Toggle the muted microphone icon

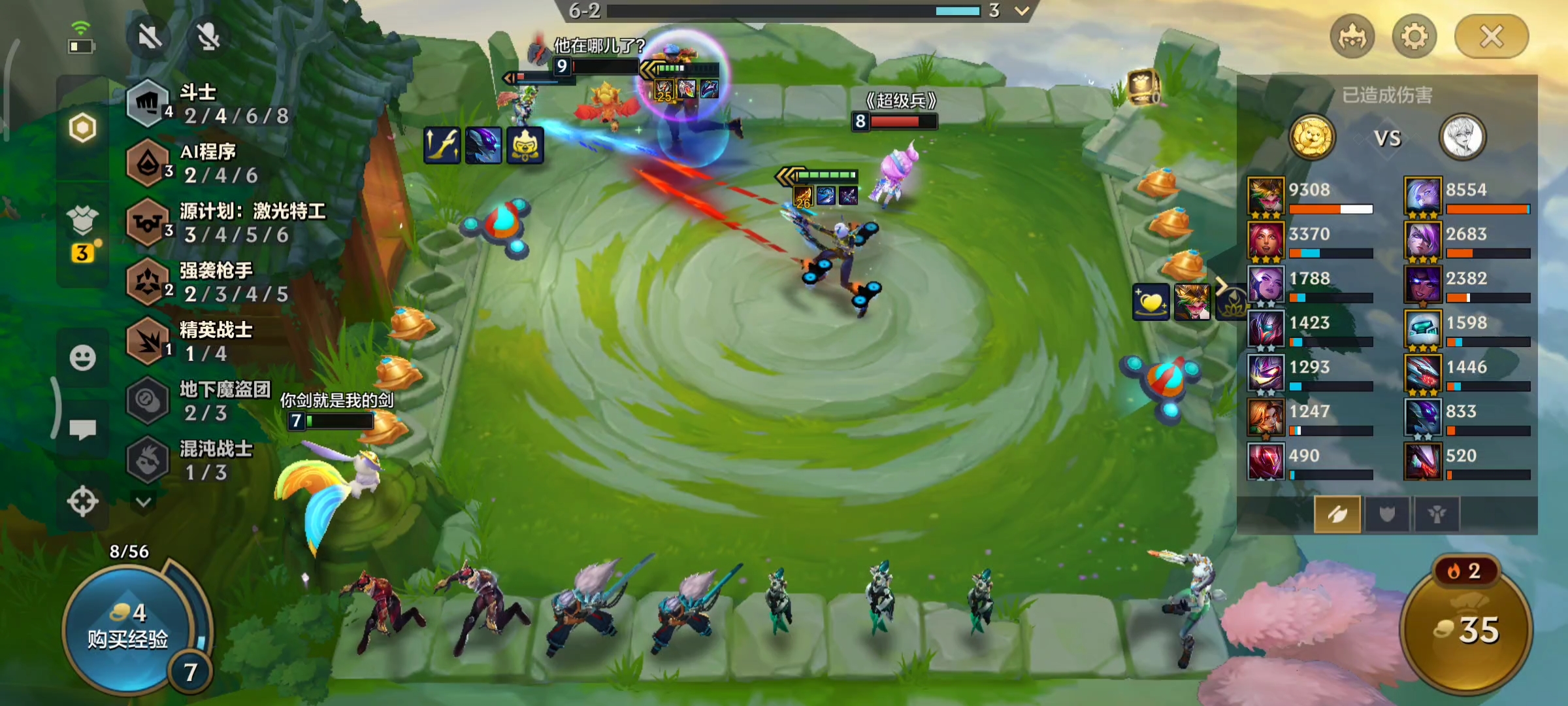(208, 37)
